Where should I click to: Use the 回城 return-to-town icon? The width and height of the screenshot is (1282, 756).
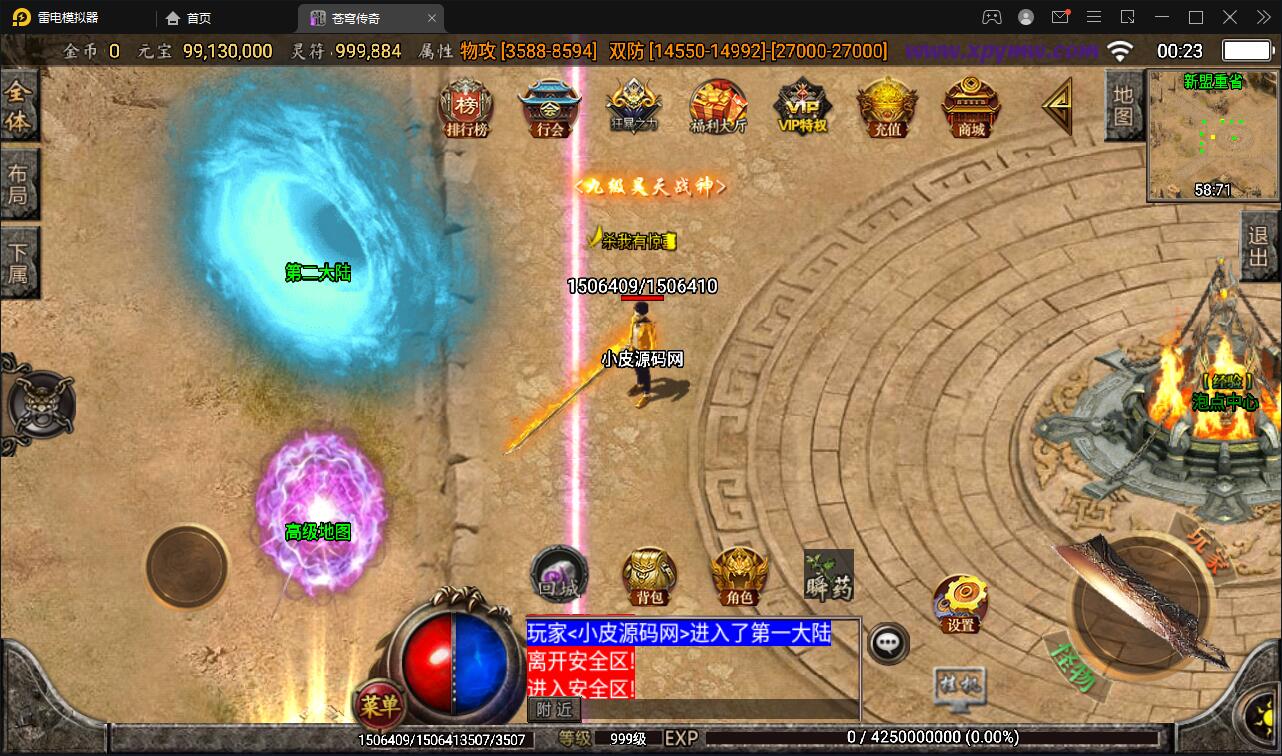pos(557,574)
